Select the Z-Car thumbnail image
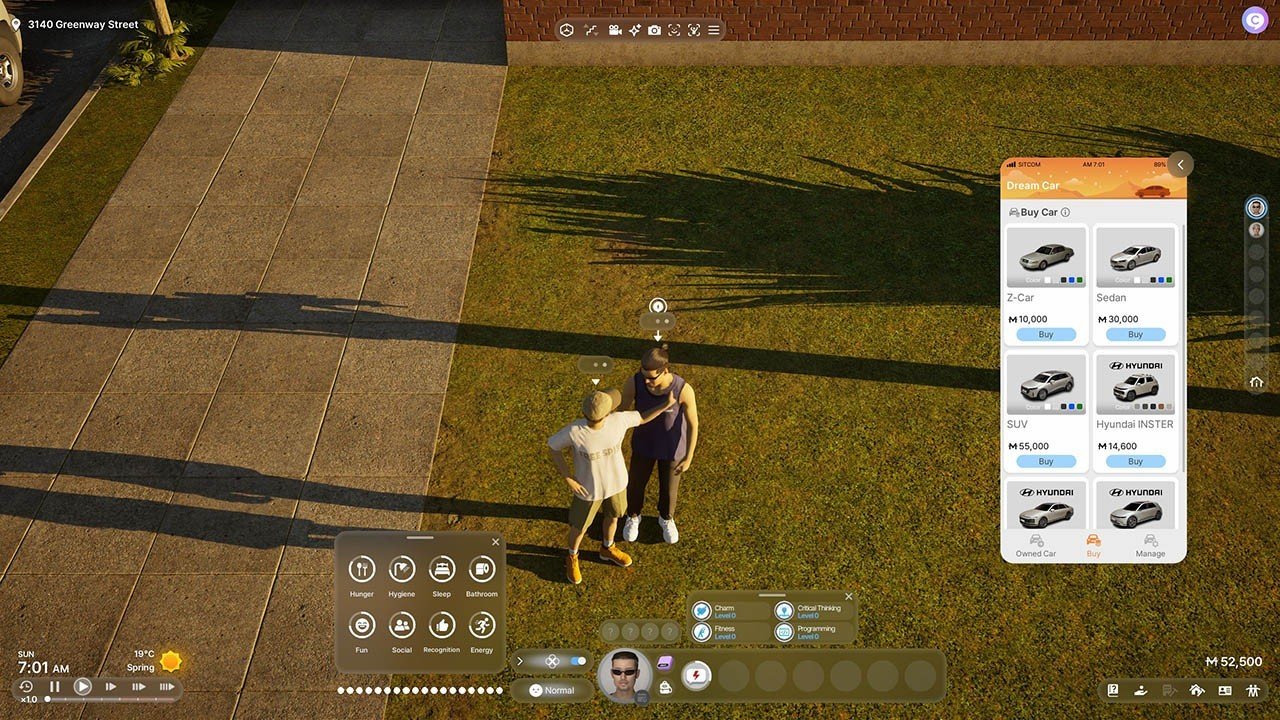This screenshot has height=720, width=1280. pos(1046,257)
